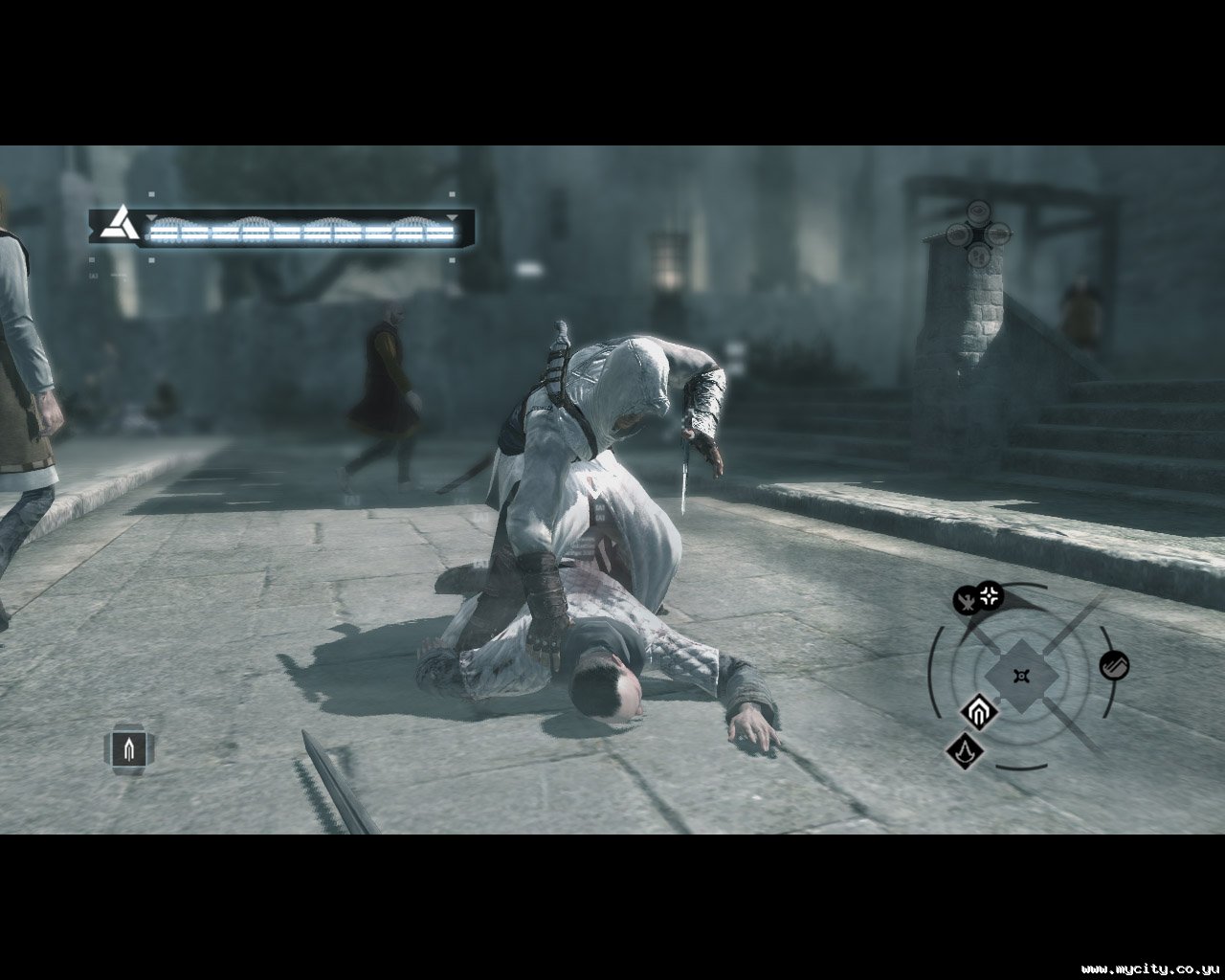Click the arch-shaped diamond marker on minimap
1225x980 pixels.
tap(980, 711)
